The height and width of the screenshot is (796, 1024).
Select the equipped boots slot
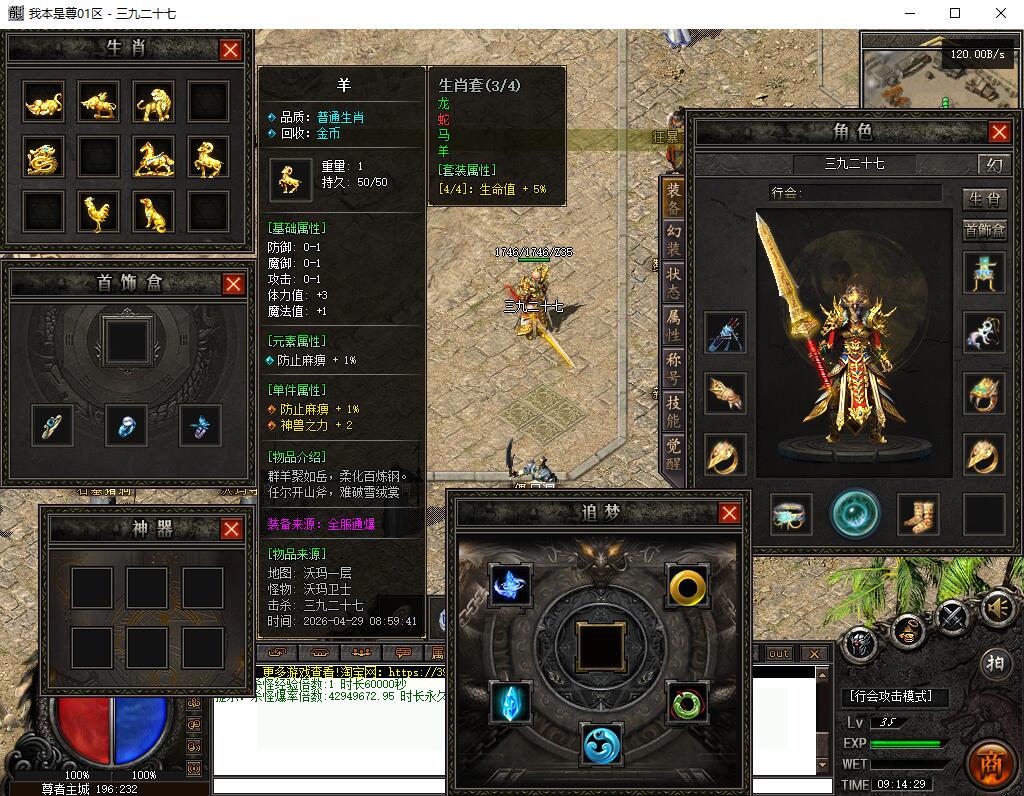pyautogui.click(x=917, y=514)
